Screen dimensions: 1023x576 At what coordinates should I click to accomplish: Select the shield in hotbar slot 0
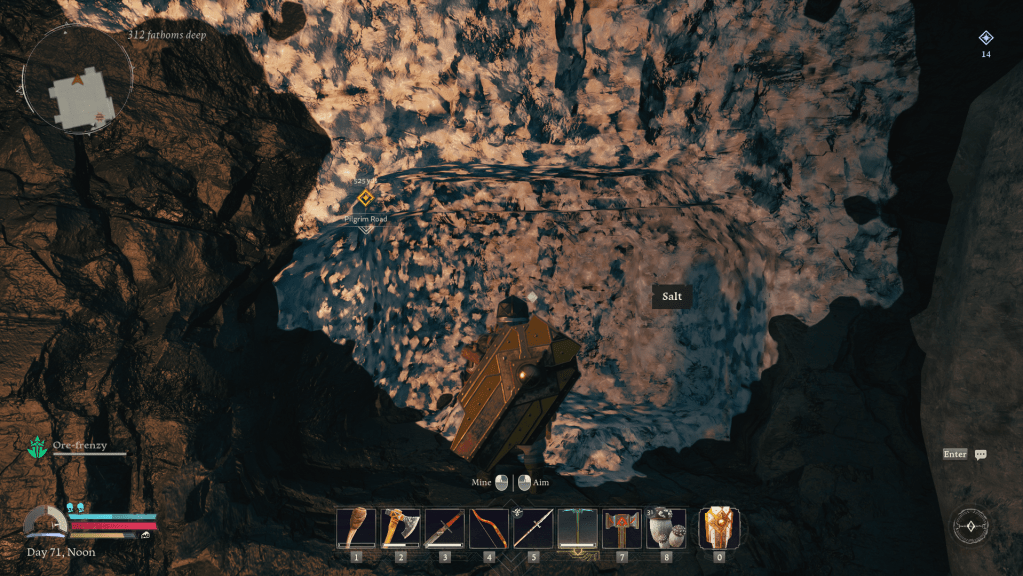click(718, 528)
